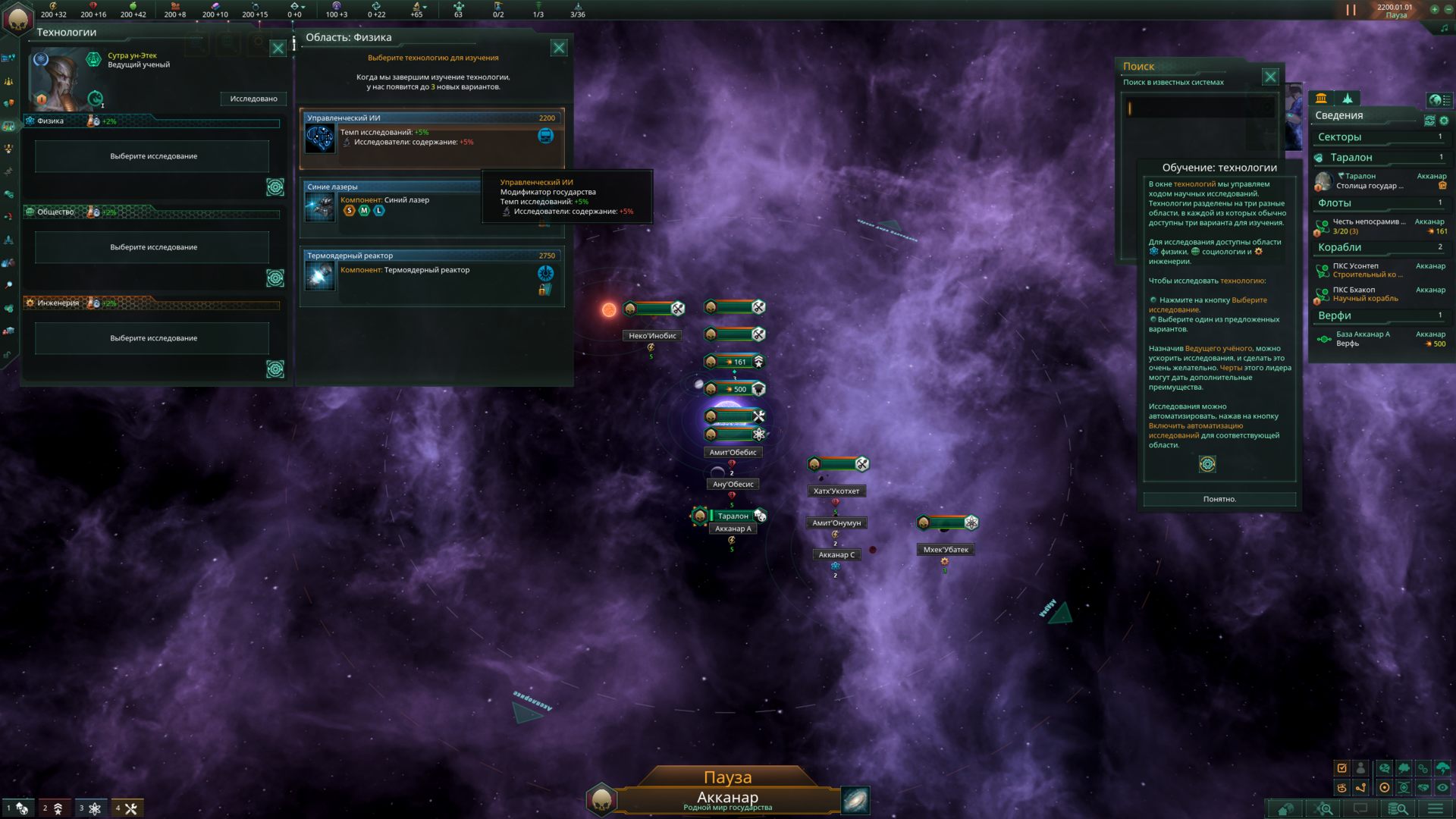
Task: Click the system search input field
Action: point(1198,108)
